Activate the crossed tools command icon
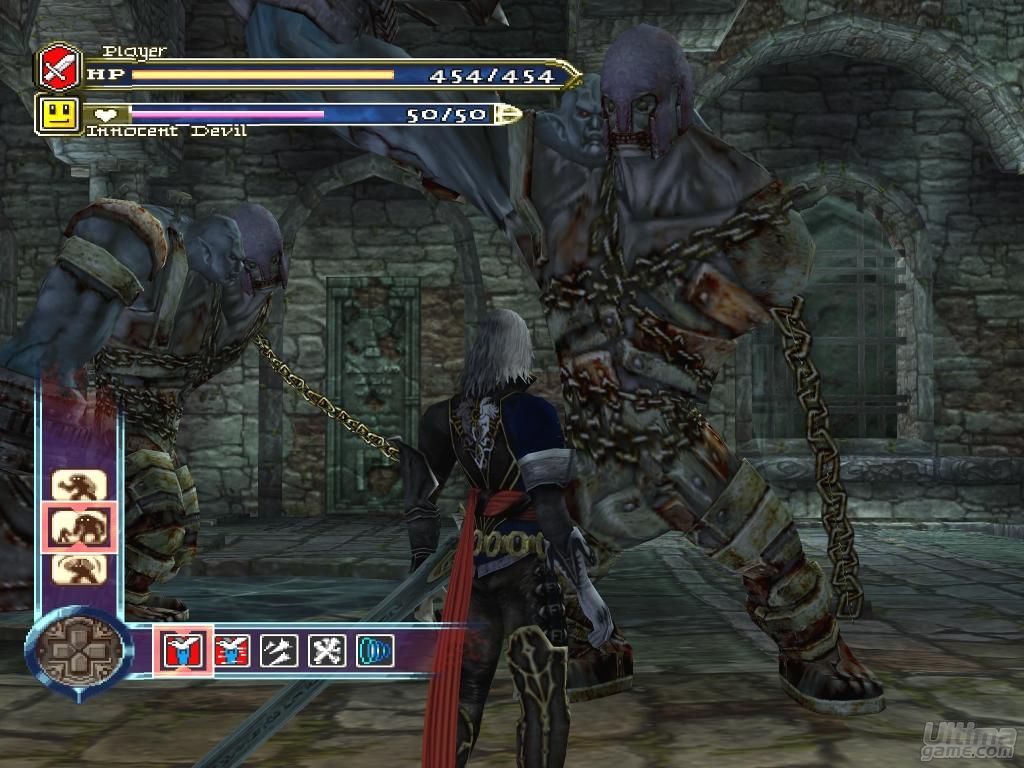 pyautogui.click(x=327, y=651)
